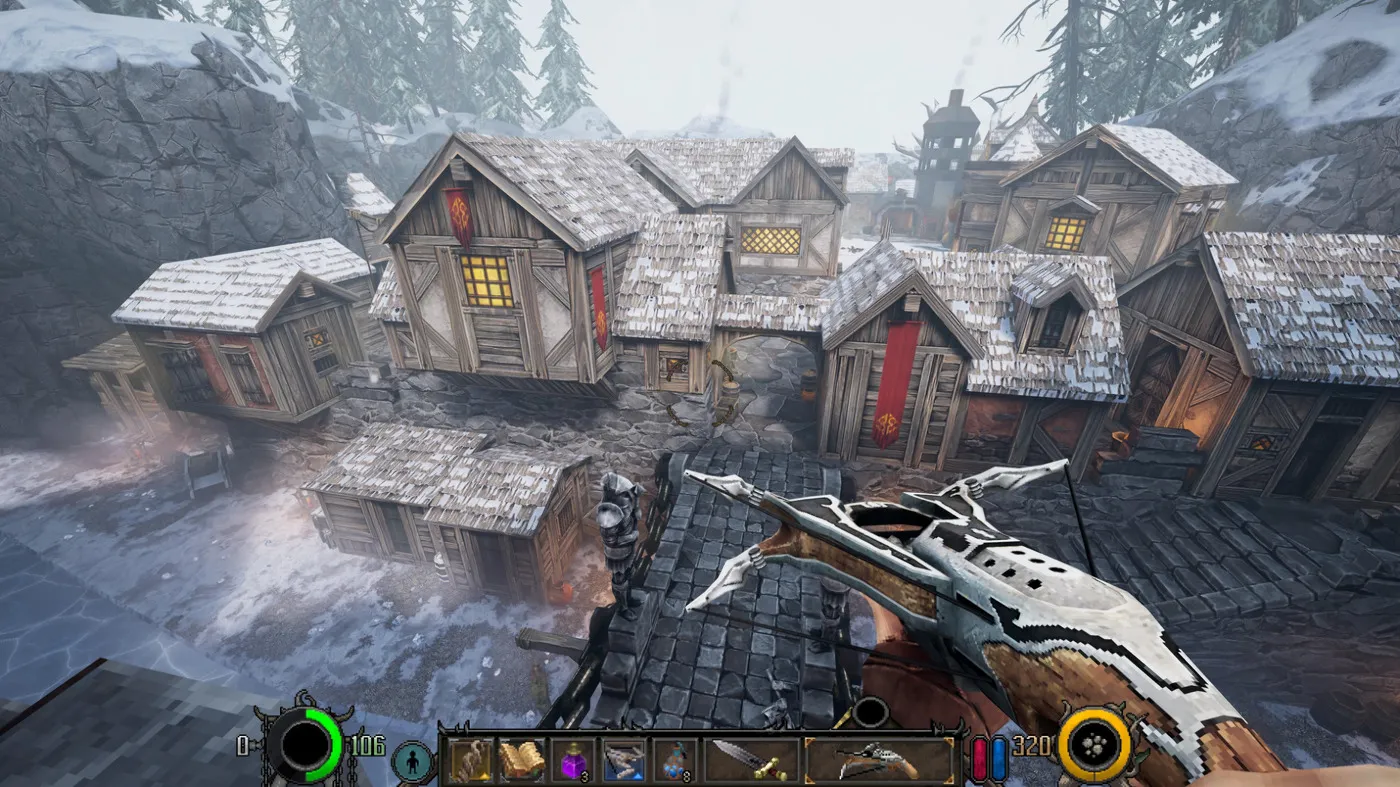Select the blue-flask item with count 8

(x=675, y=761)
